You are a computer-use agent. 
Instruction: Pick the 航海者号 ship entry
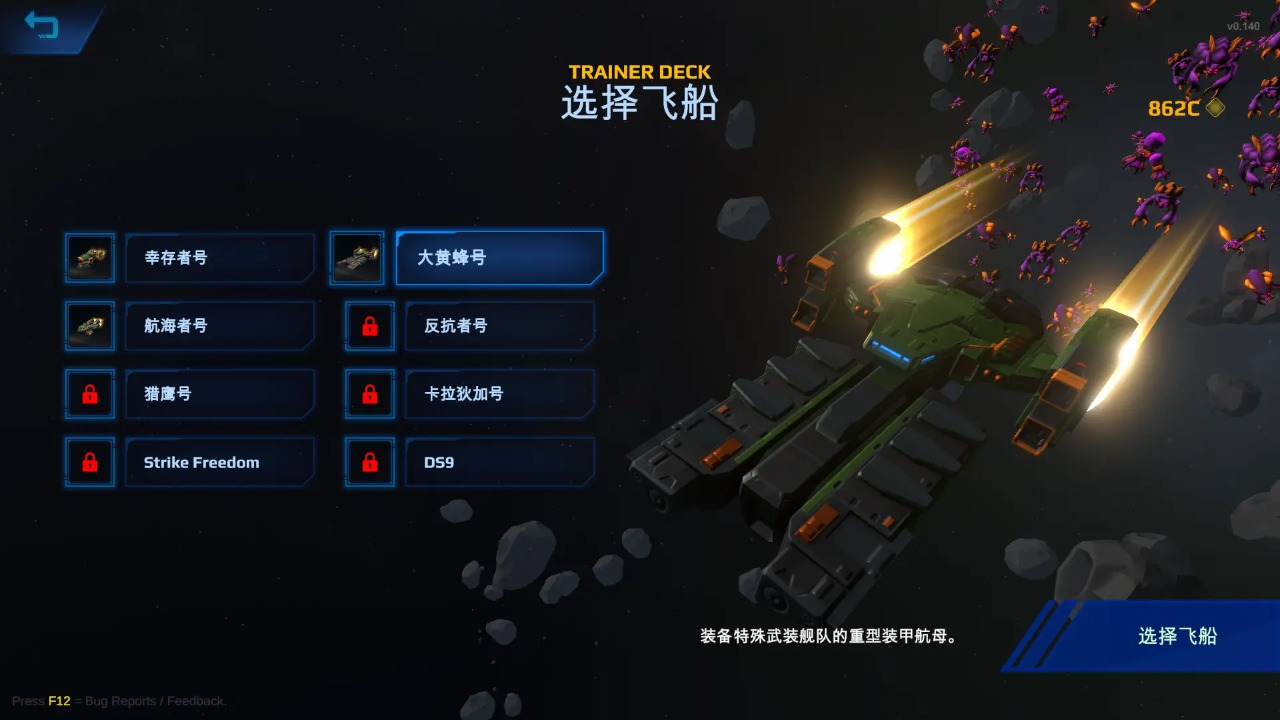click(x=219, y=326)
